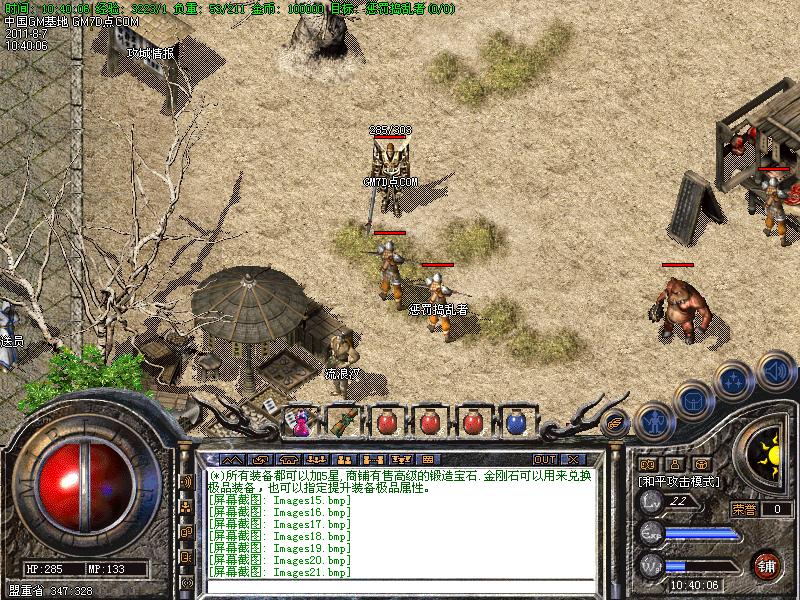Toggle the speaker sound button
This screenshot has height=600, width=800.
point(776,371)
